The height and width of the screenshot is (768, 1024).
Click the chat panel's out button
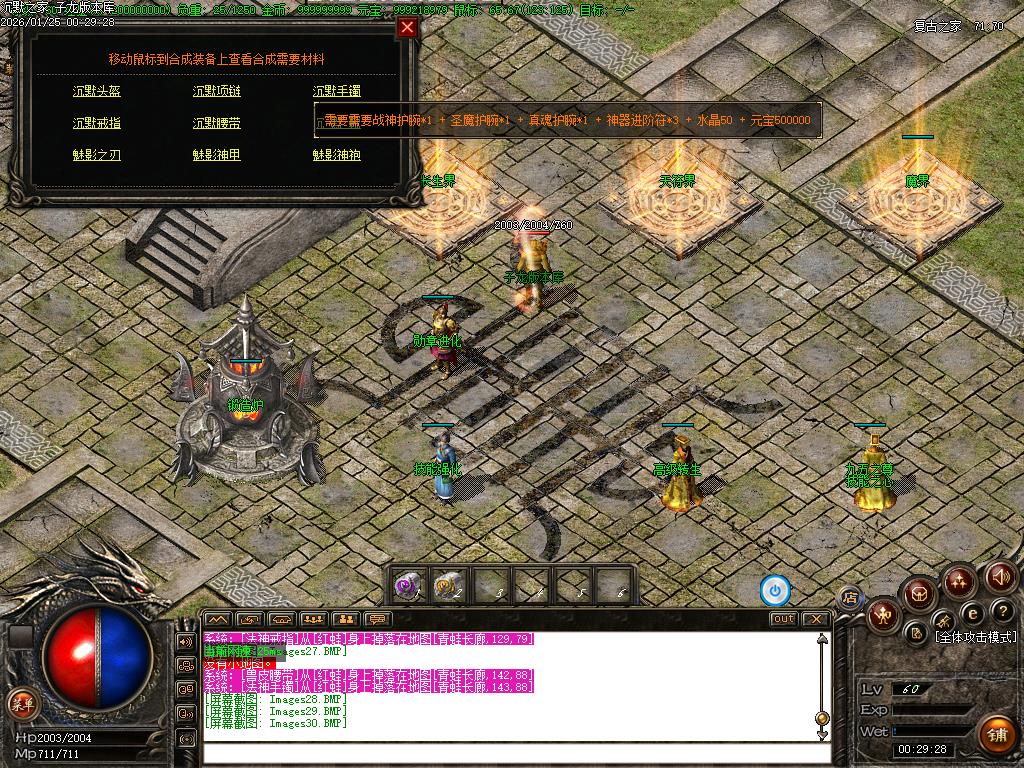point(784,619)
